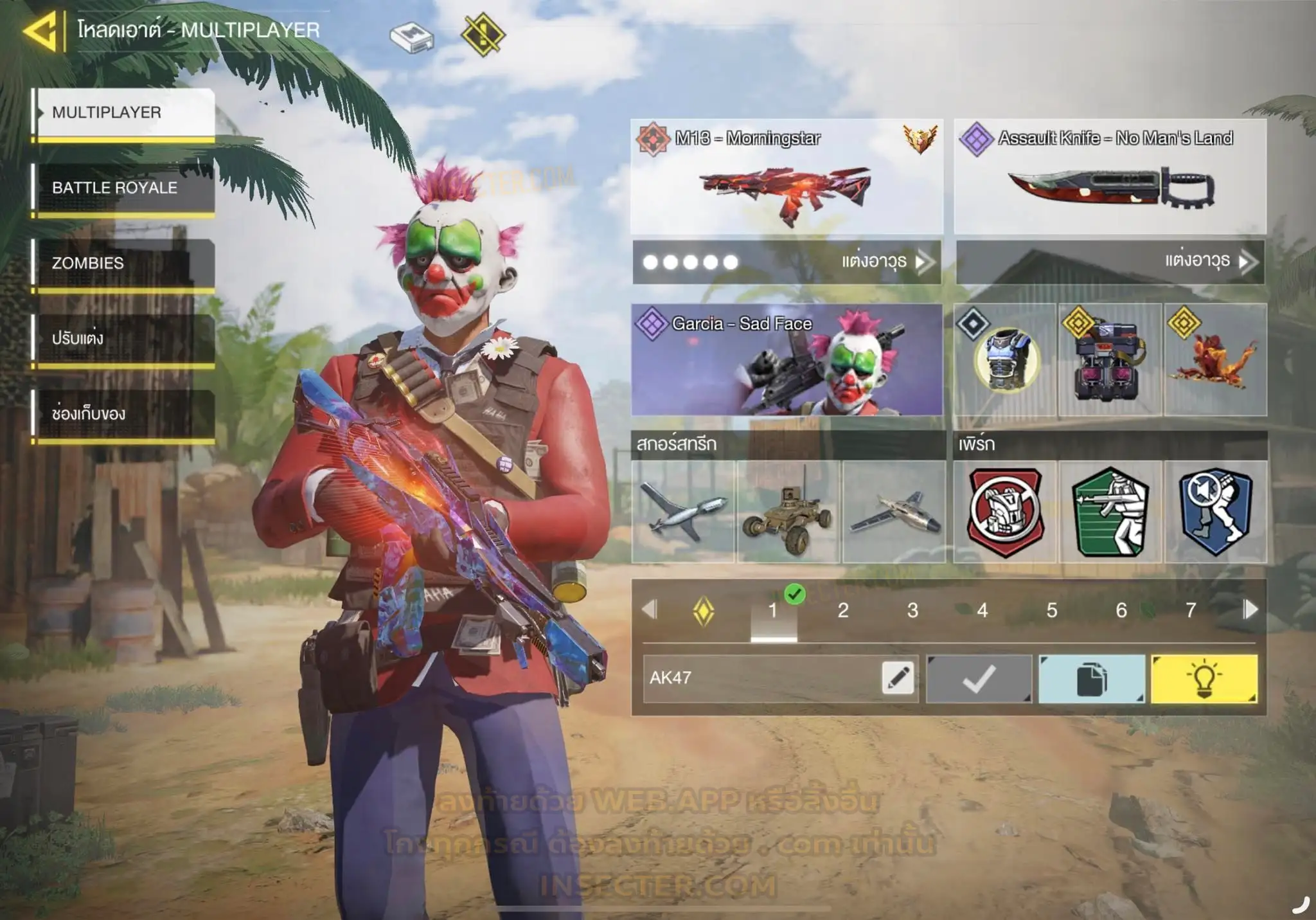Select the MULTIPLAYER loadout tab
This screenshot has width=1316, height=920.
(123, 113)
